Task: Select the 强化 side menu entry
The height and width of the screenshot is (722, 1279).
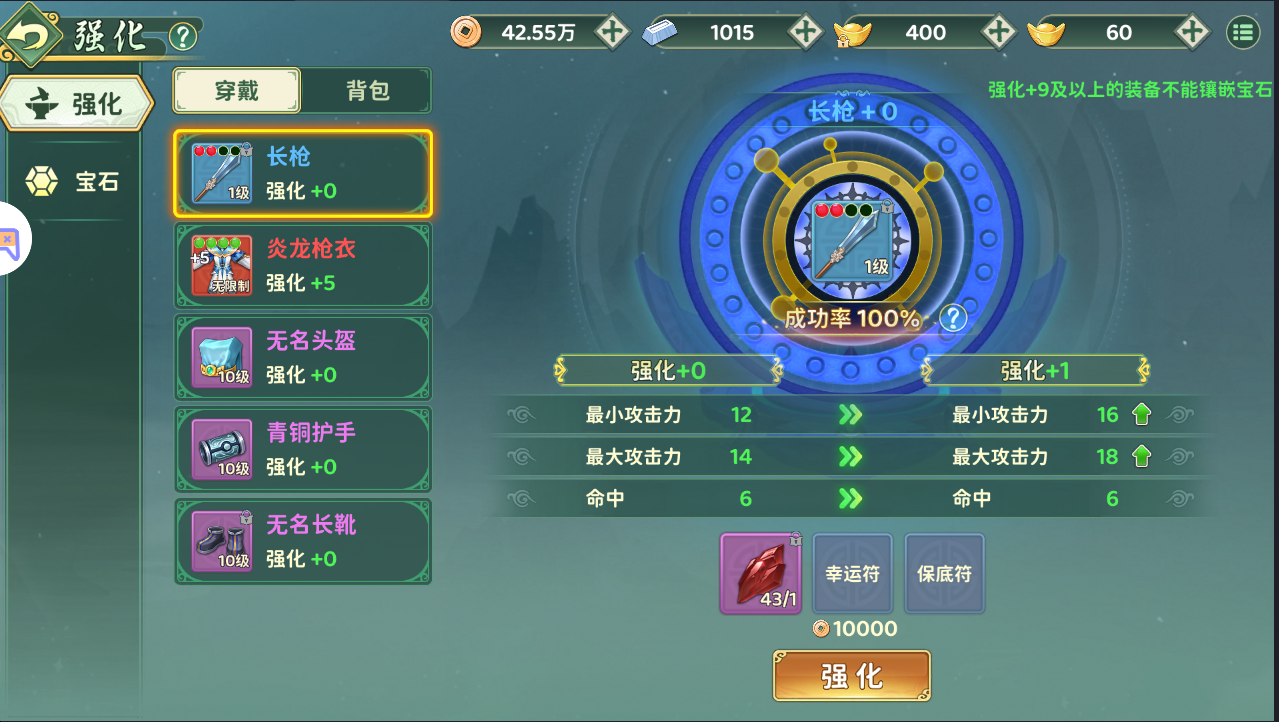Action: click(77, 103)
